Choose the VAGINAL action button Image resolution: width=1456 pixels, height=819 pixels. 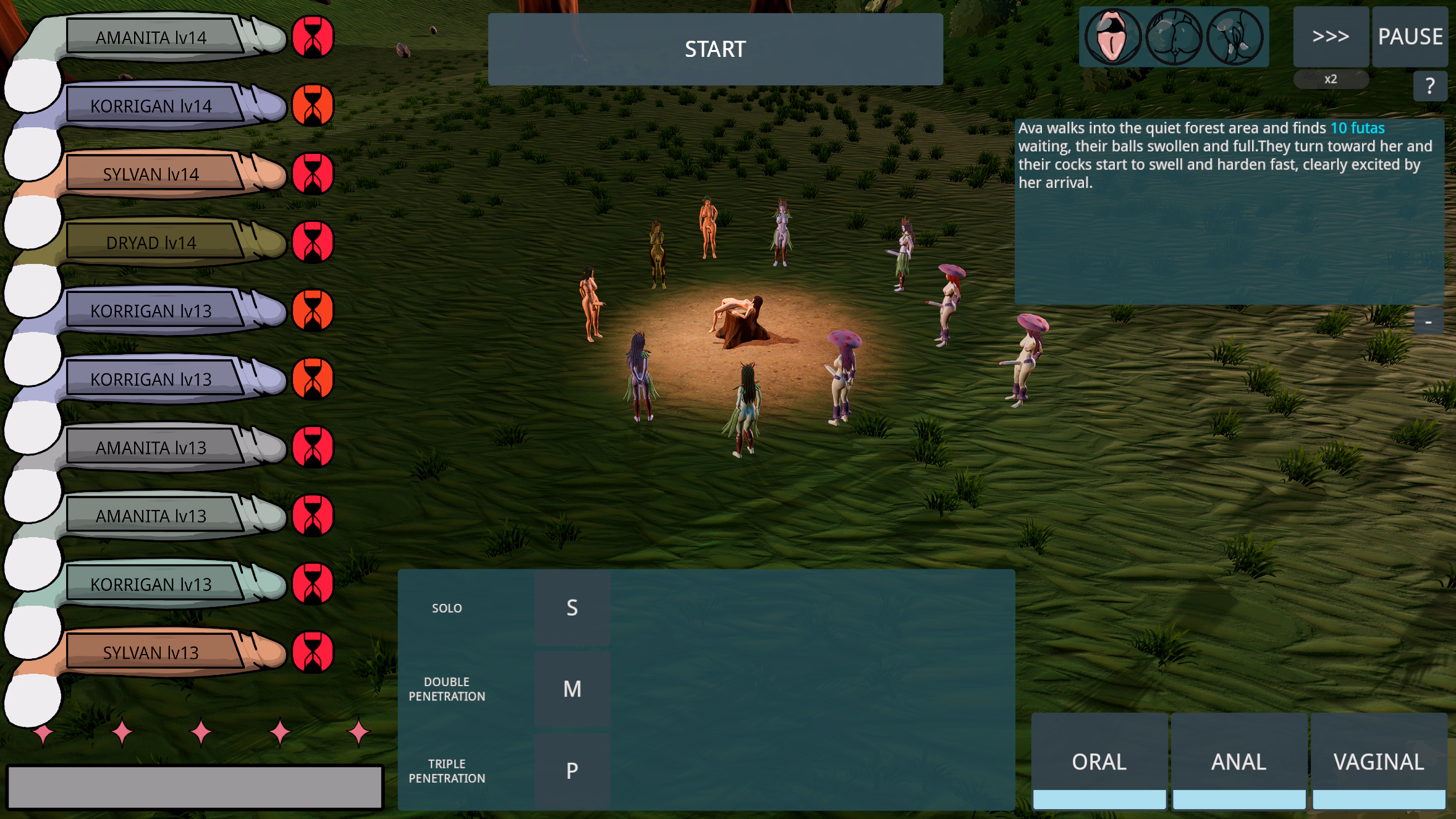point(1379,762)
